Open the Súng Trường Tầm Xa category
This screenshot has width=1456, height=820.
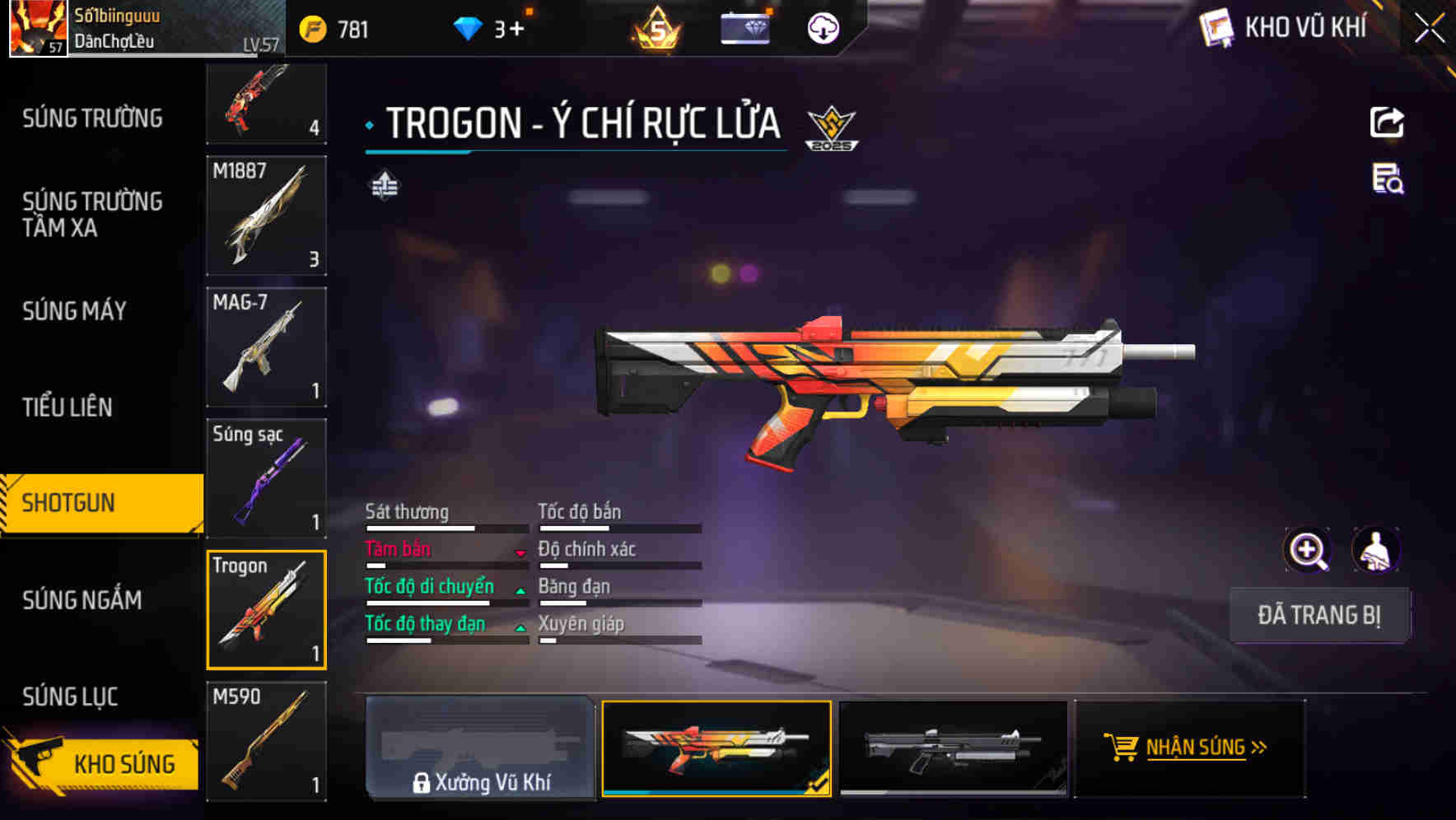tap(92, 214)
